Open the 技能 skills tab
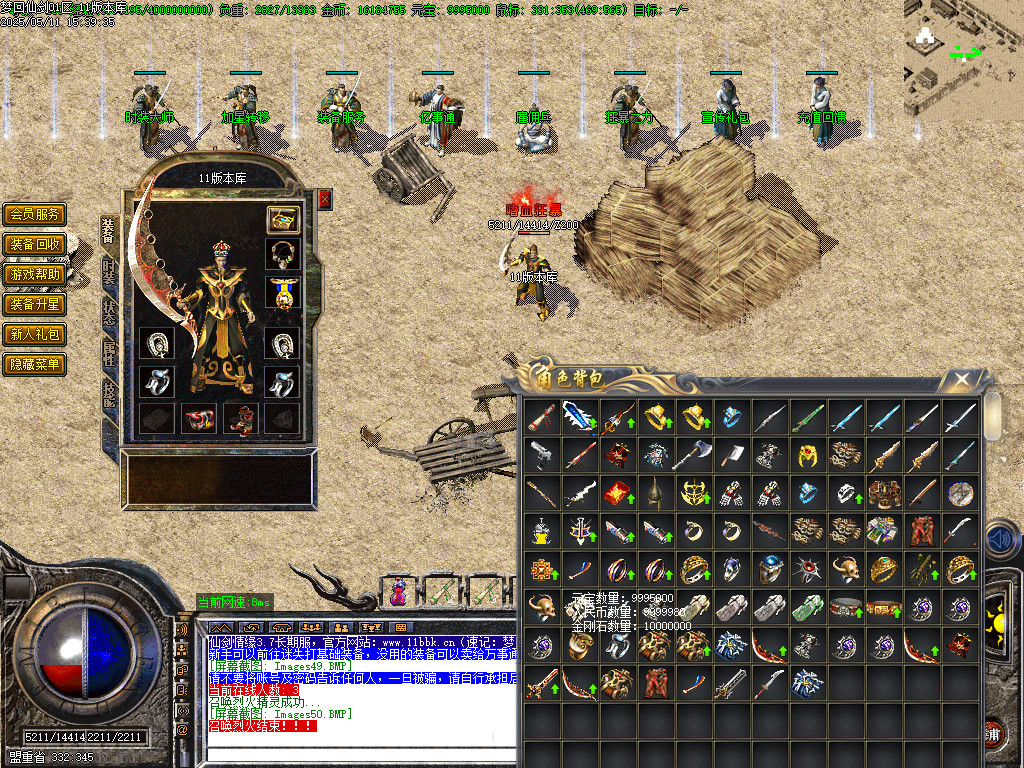Viewport: 1024px width, 768px height. click(109, 395)
